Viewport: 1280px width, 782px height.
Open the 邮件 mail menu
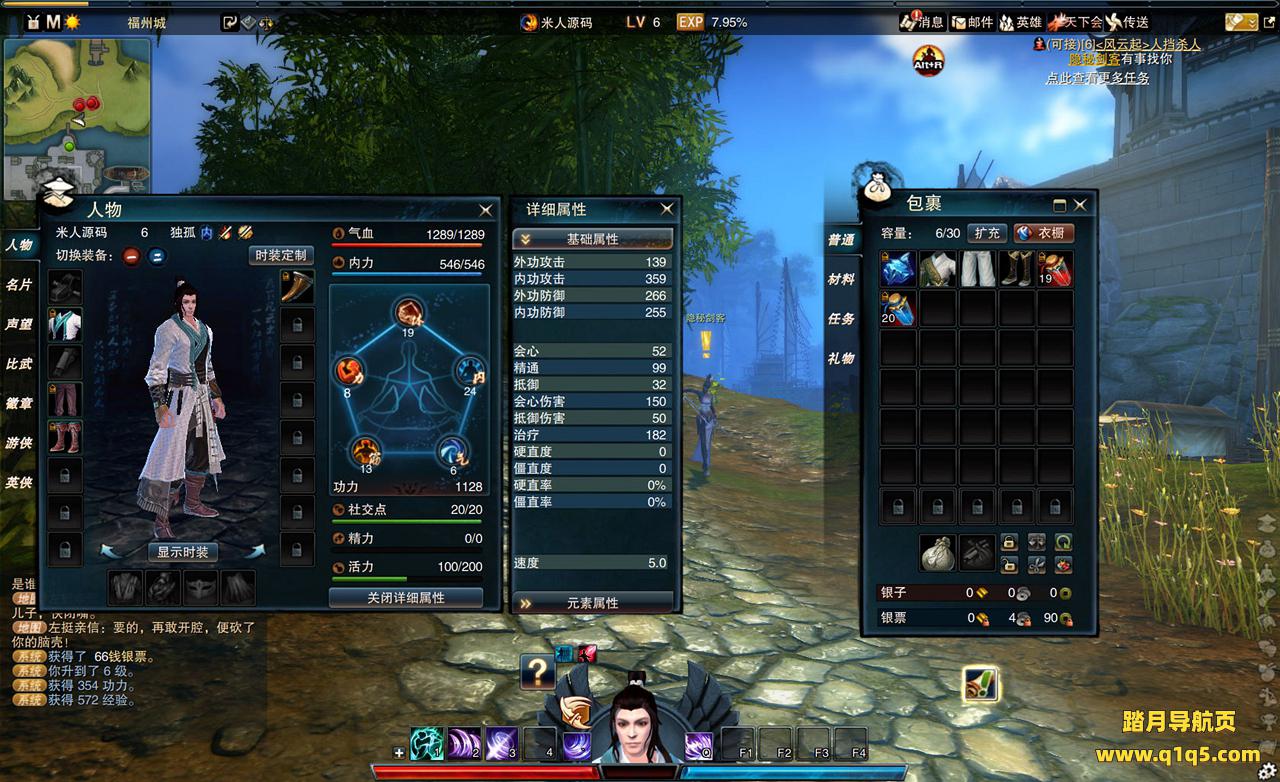(x=972, y=22)
